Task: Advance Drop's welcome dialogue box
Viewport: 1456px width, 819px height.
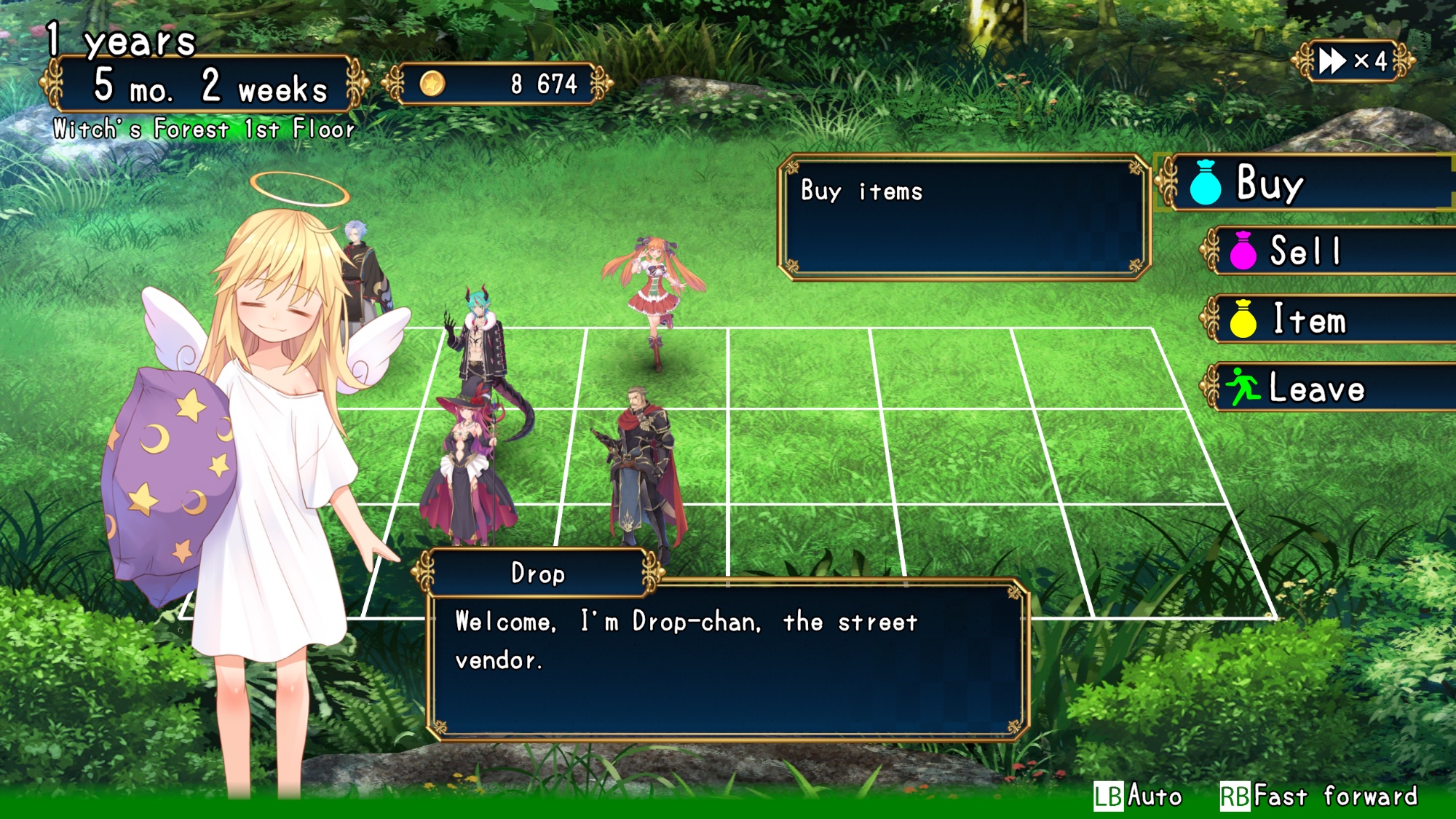Action: [x=728, y=659]
